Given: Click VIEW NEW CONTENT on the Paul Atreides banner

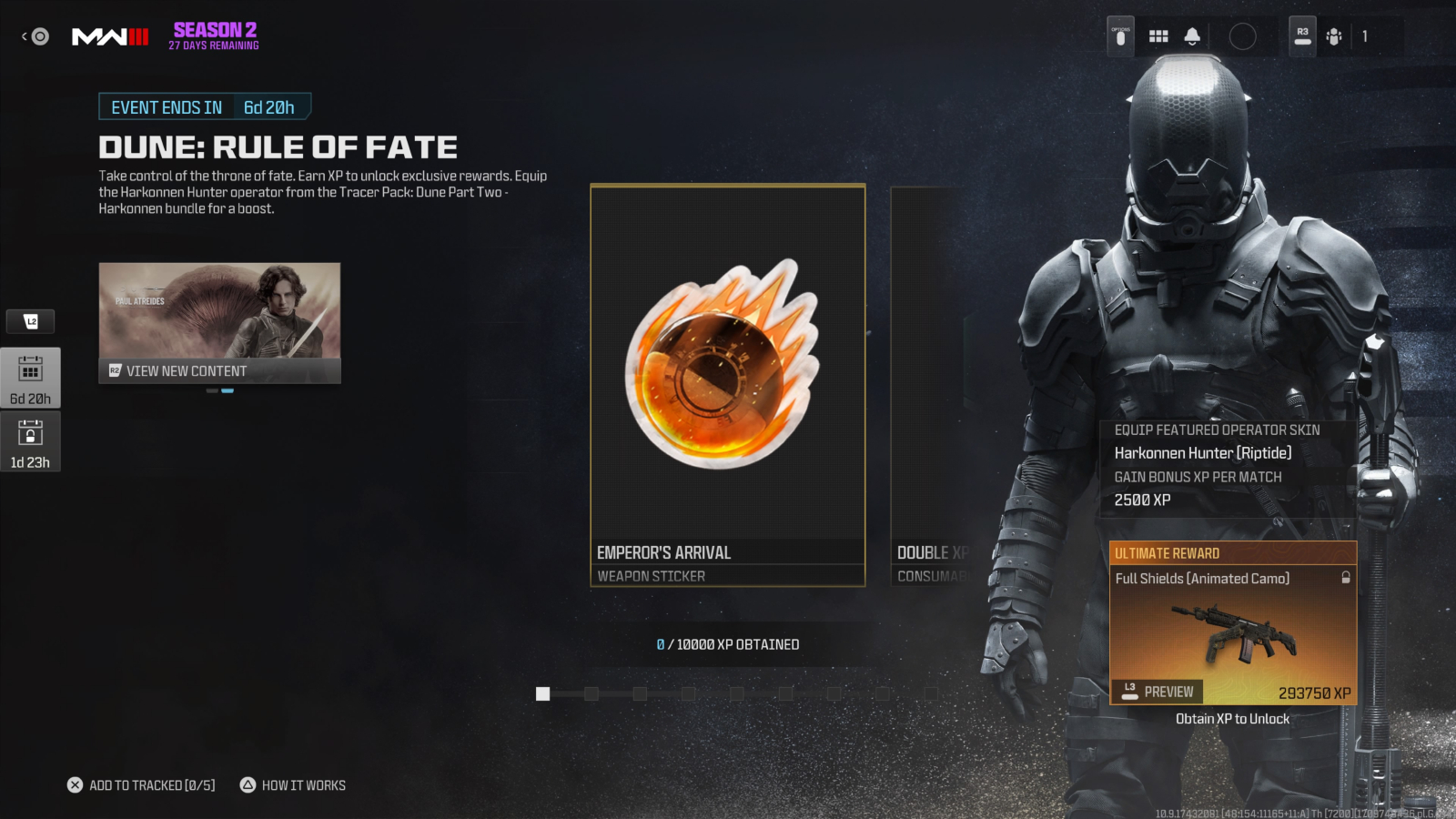Looking at the screenshot, I should 219,370.
